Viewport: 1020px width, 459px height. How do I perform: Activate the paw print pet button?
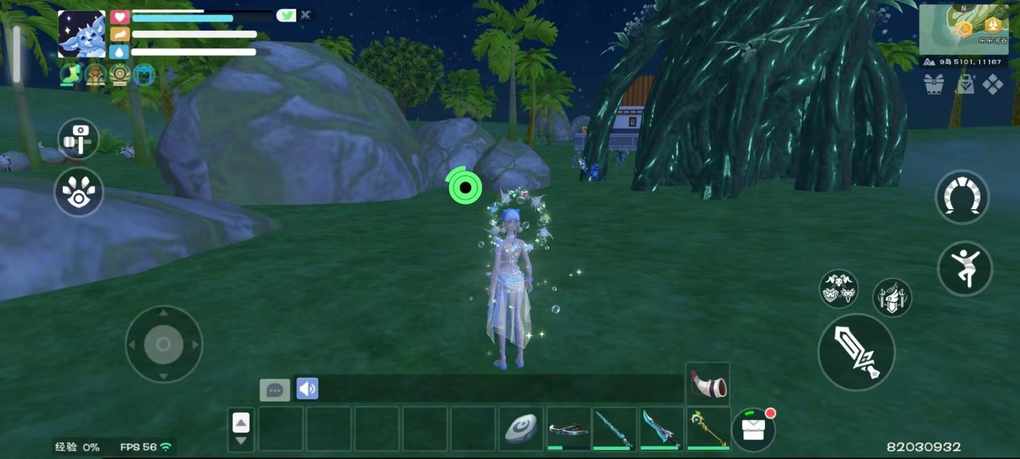coord(78,192)
